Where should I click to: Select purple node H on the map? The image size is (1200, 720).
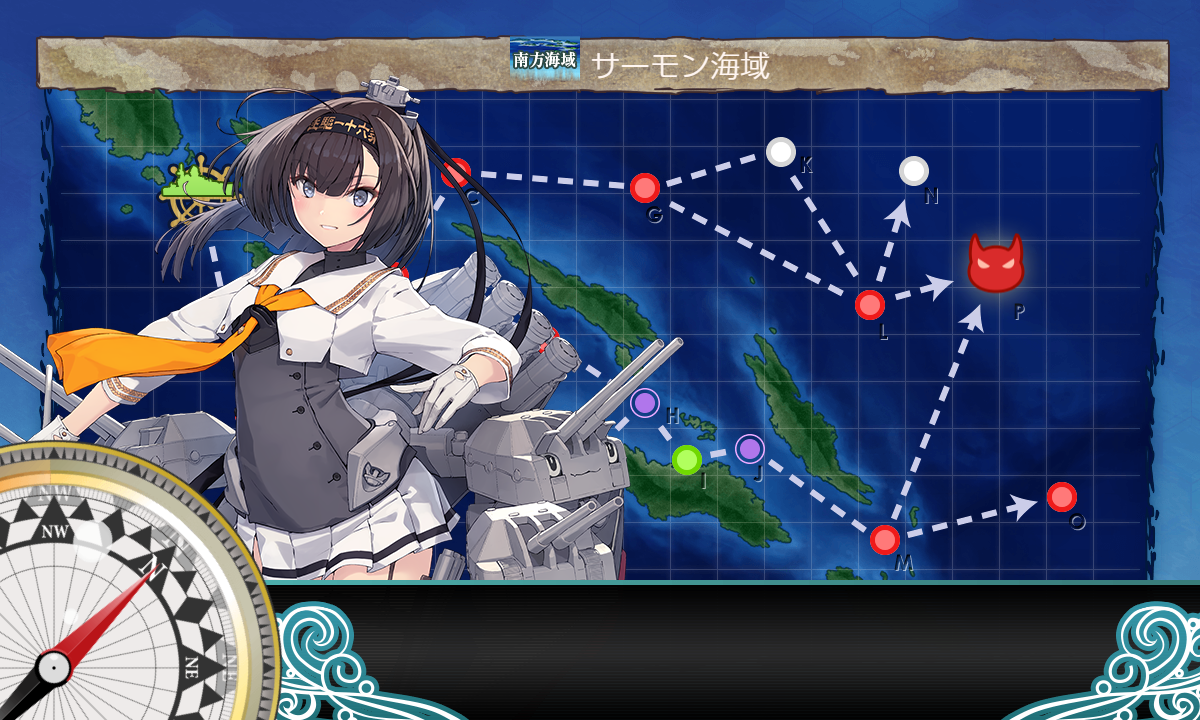coord(646,404)
